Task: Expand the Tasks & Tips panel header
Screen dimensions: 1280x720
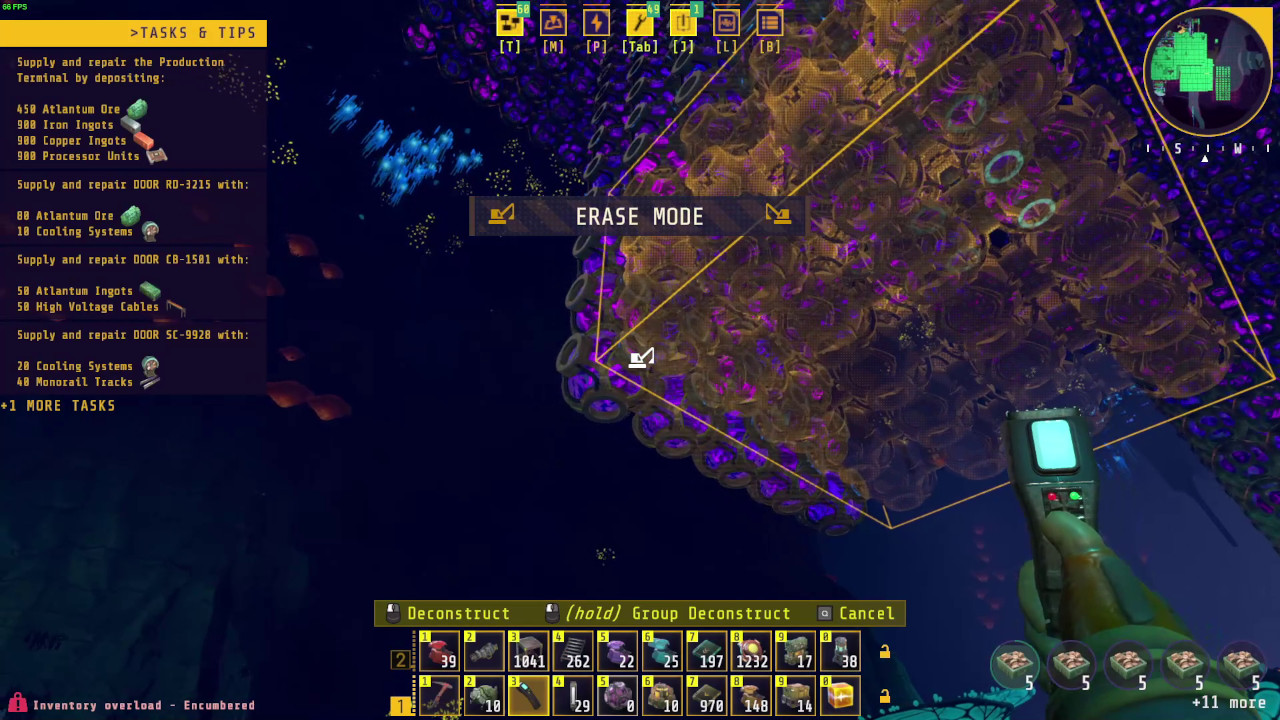Action: pyautogui.click(x=133, y=33)
